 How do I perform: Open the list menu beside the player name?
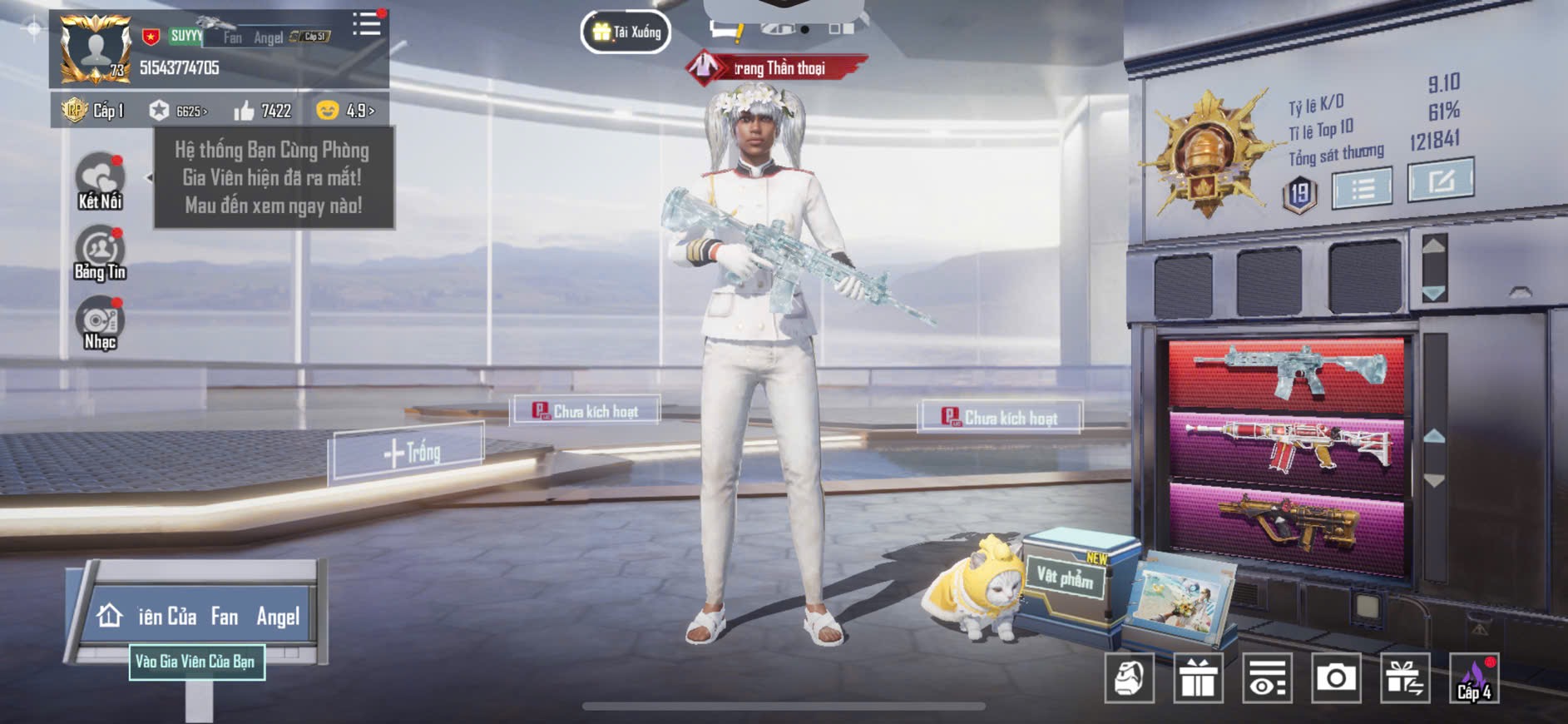[x=366, y=24]
